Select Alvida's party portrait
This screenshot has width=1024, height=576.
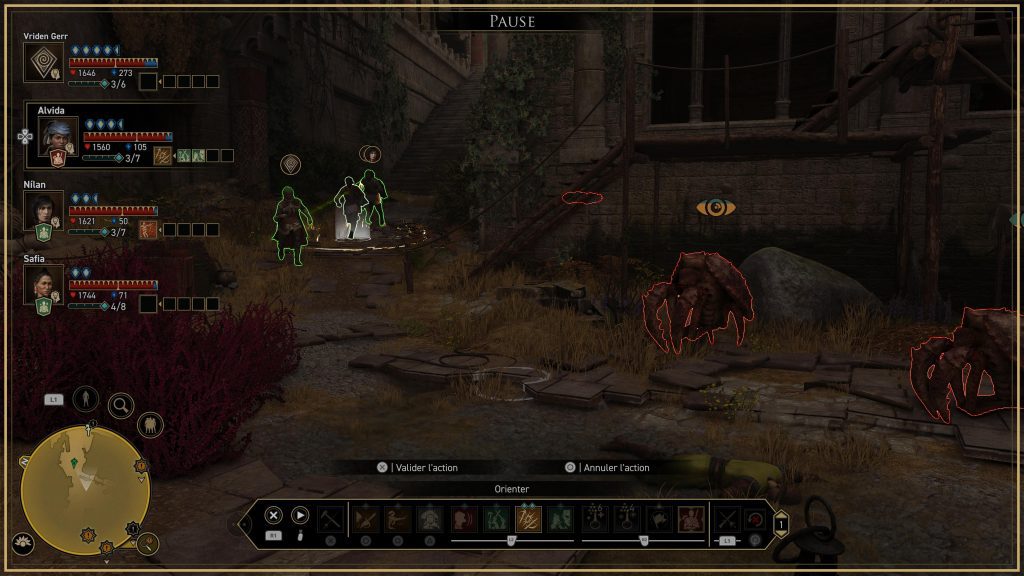coord(57,134)
